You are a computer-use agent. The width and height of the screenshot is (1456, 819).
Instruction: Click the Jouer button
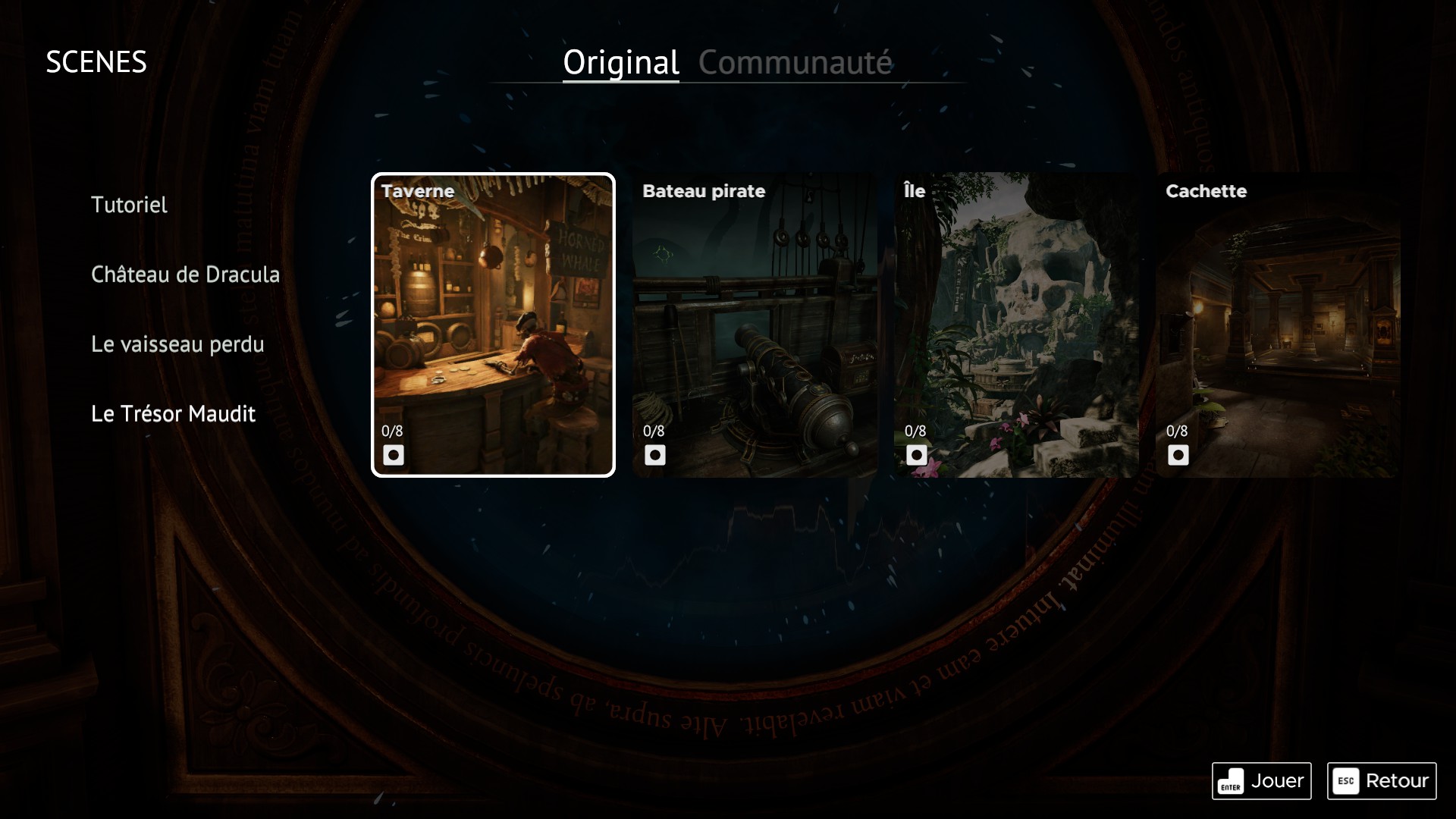(1261, 780)
